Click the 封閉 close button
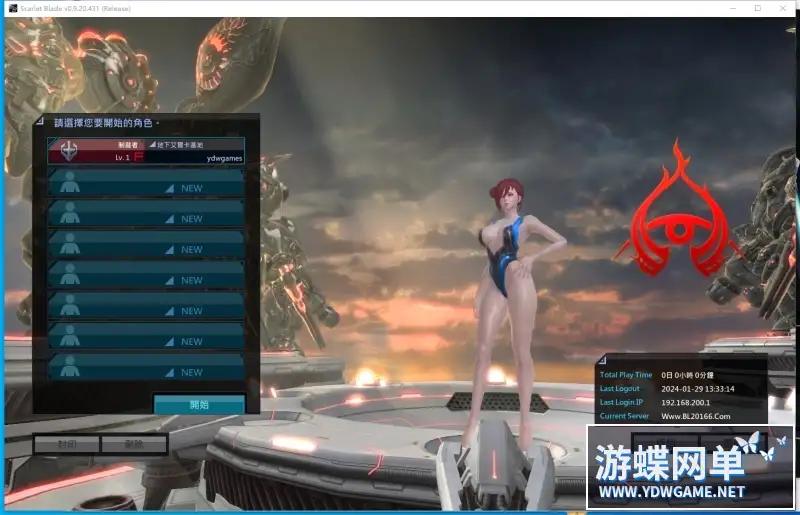 (66, 444)
